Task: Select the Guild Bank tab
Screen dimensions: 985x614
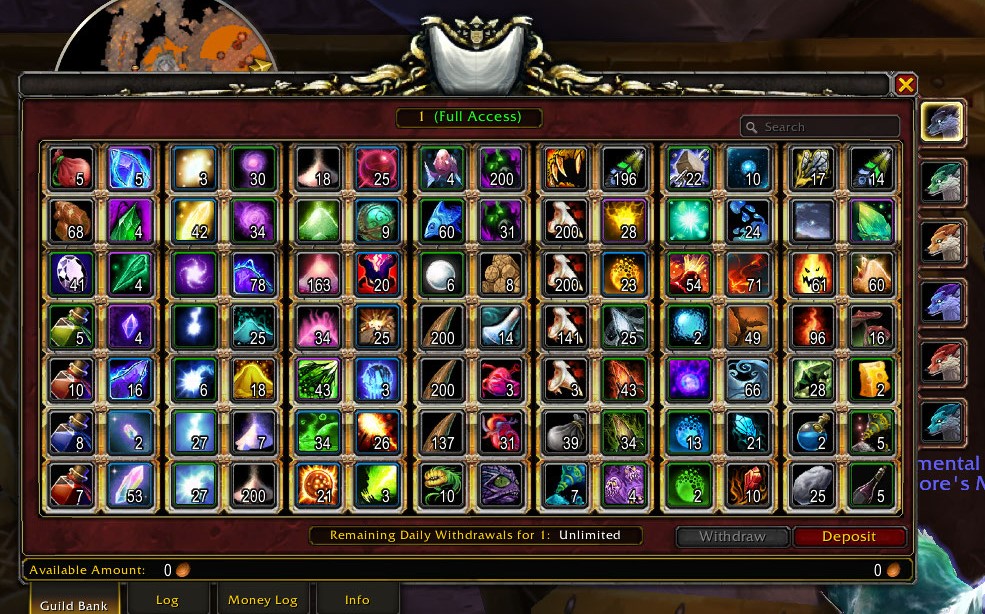Action: 74,603
